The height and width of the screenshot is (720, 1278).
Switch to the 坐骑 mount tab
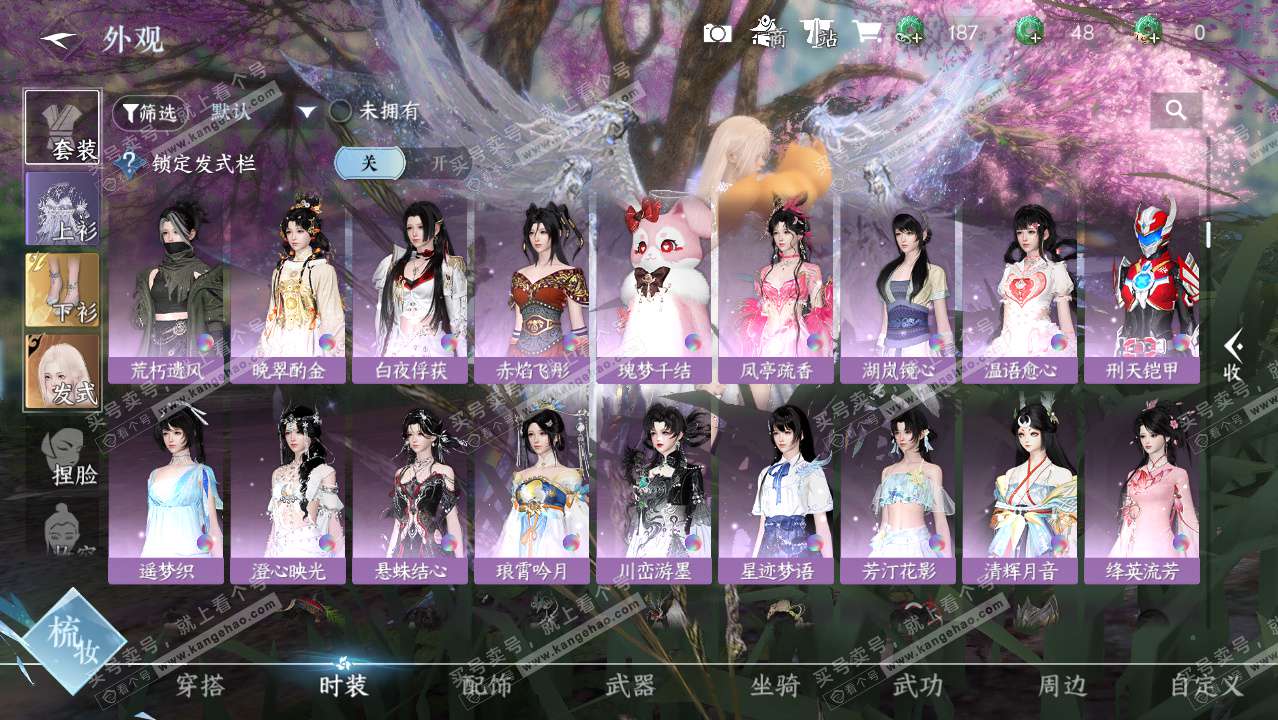point(775,686)
